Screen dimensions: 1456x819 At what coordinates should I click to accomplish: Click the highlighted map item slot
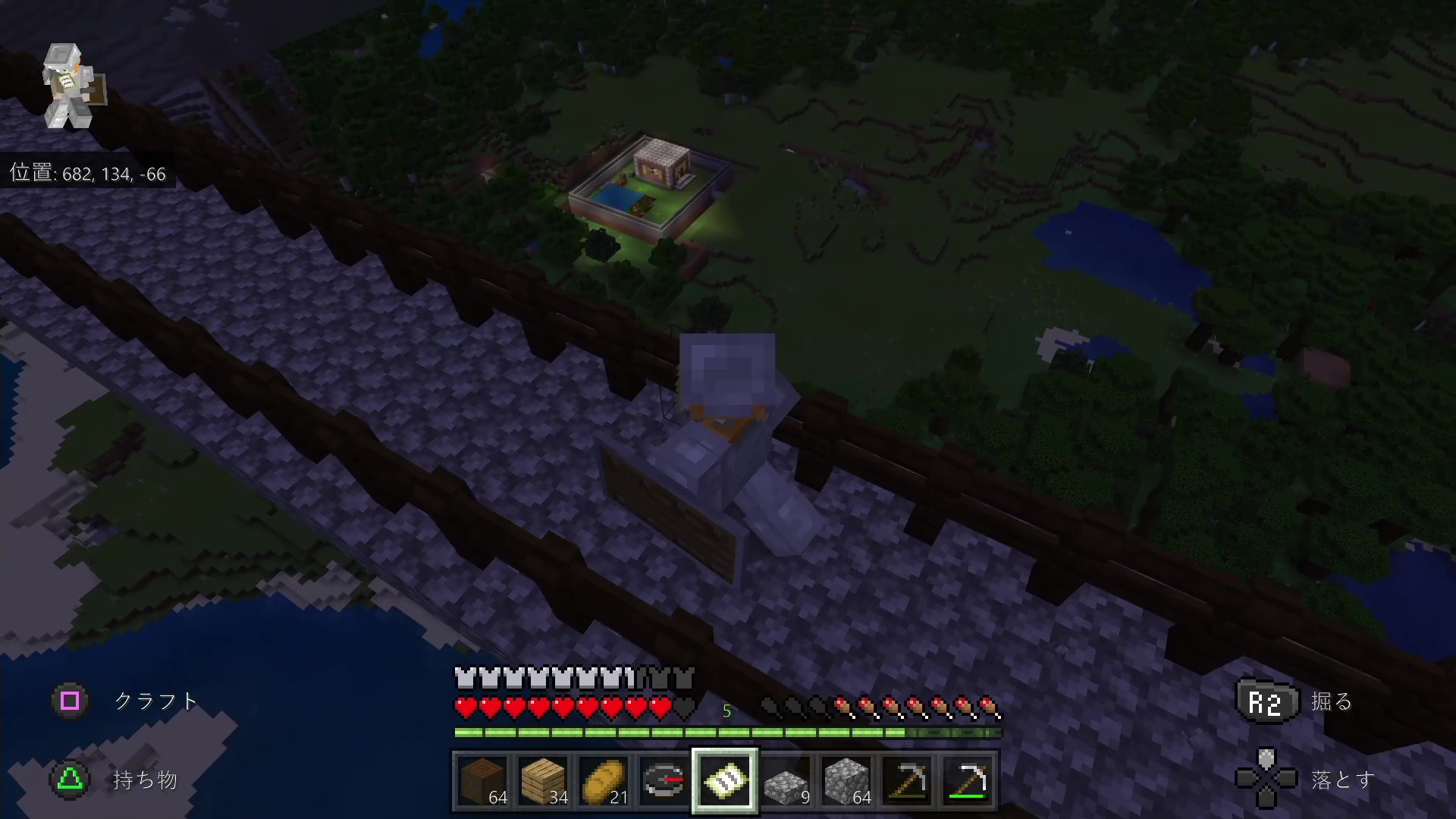[x=725, y=780]
